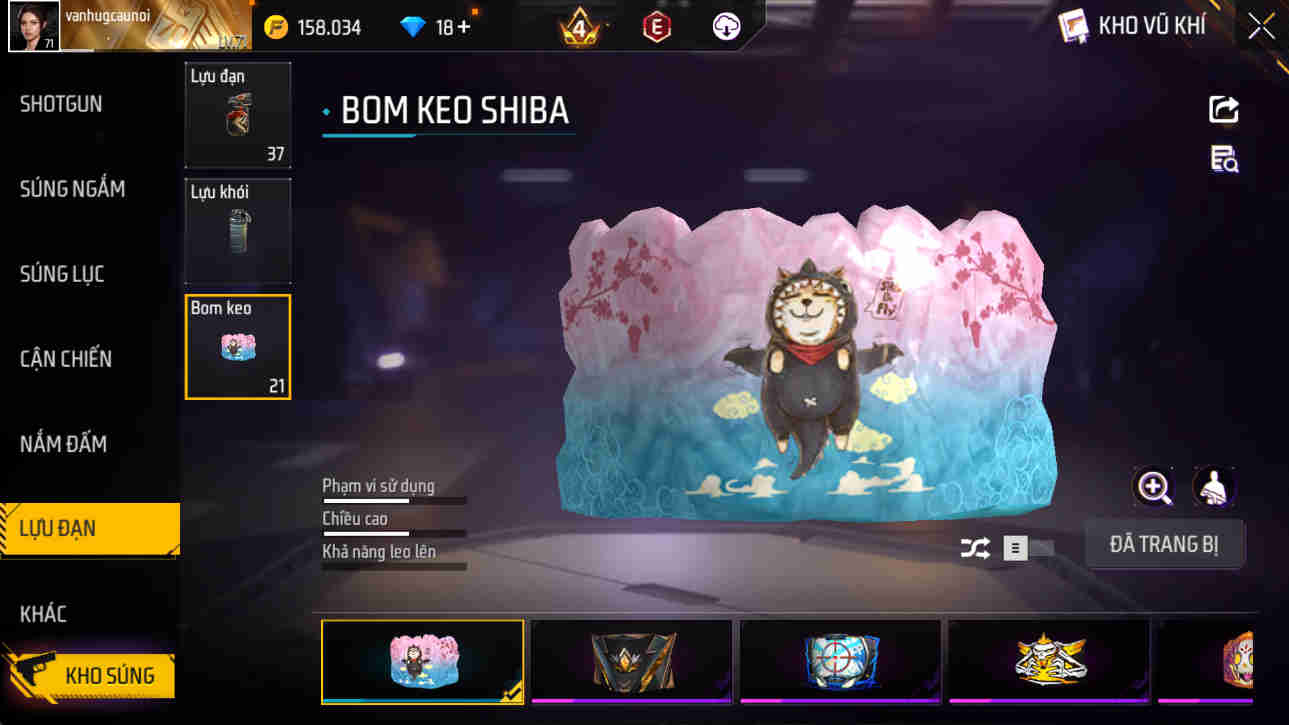Select the Lựu khói smoke grenade slot
This screenshot has width=1289, height=725.
coord(237,230)
